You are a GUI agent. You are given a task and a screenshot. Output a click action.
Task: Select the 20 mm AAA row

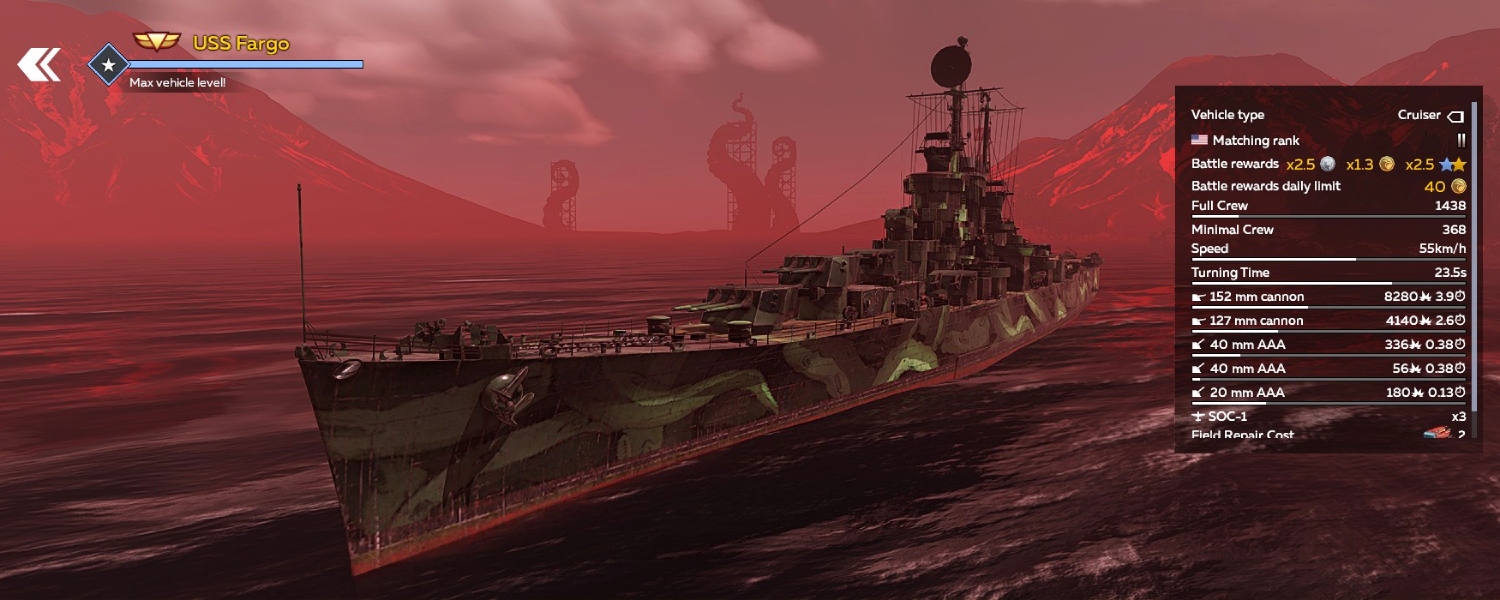(1328, 393)
